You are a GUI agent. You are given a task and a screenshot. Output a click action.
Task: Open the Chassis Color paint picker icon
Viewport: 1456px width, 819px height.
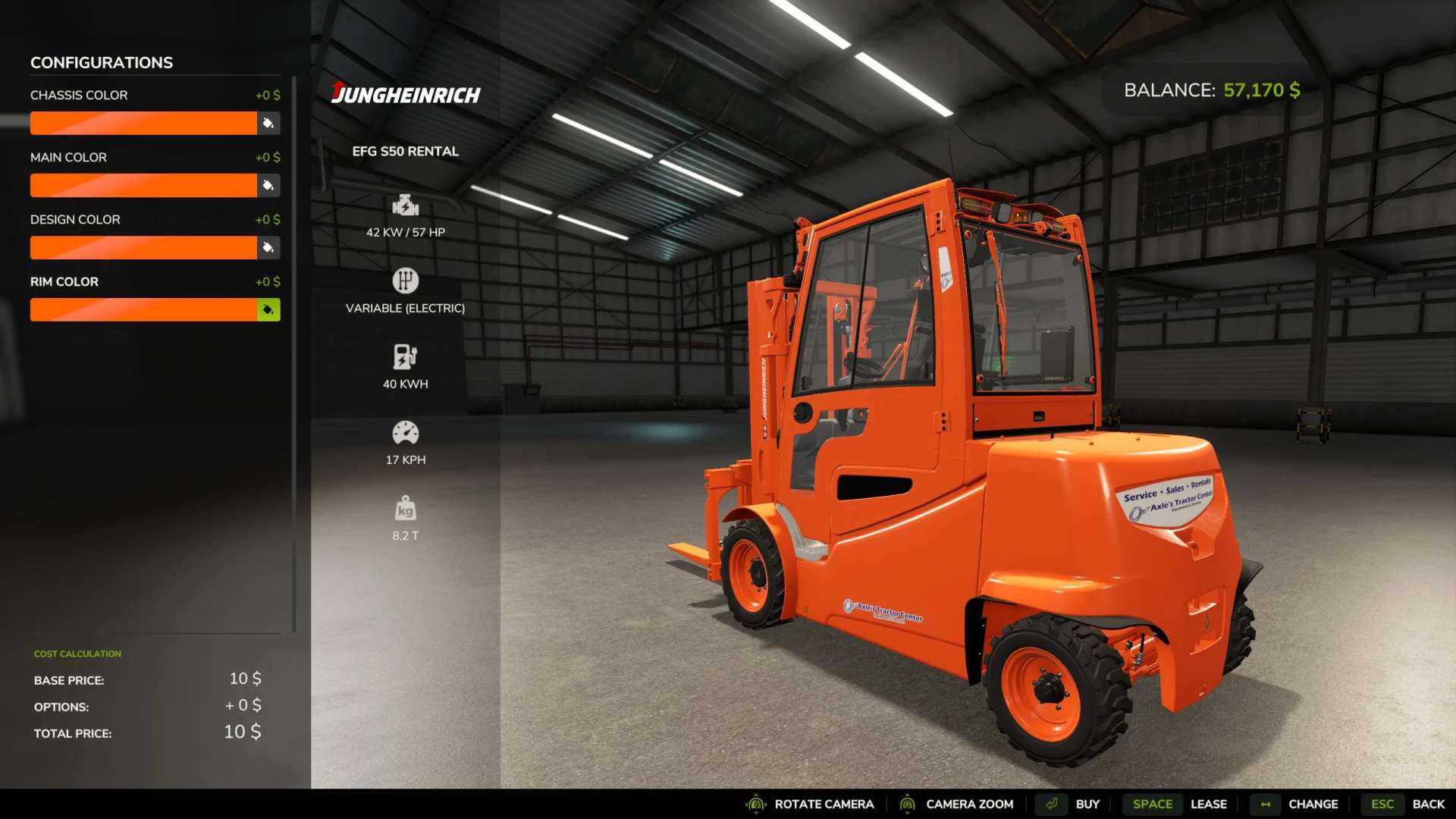point(268,123)
